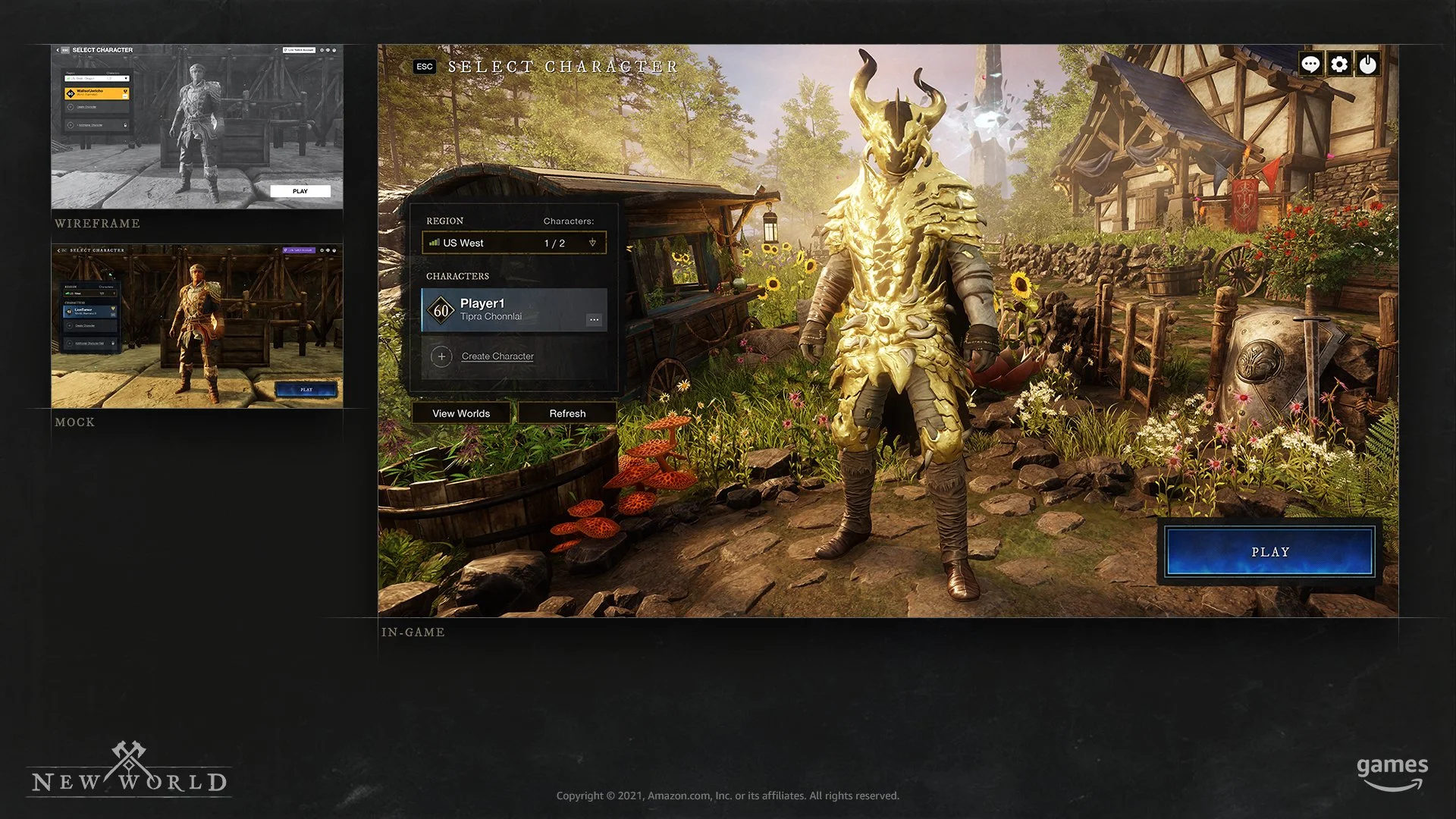Open the US West region dropdown
The image size is (1456, 819).
pyautogui.click(x=514, y=243)
